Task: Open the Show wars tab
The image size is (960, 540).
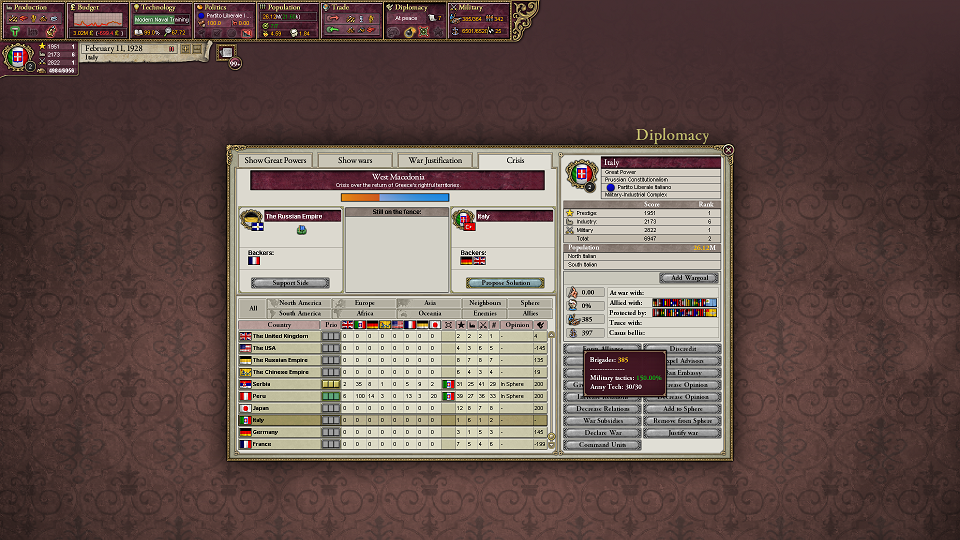Action: point(354,160)
